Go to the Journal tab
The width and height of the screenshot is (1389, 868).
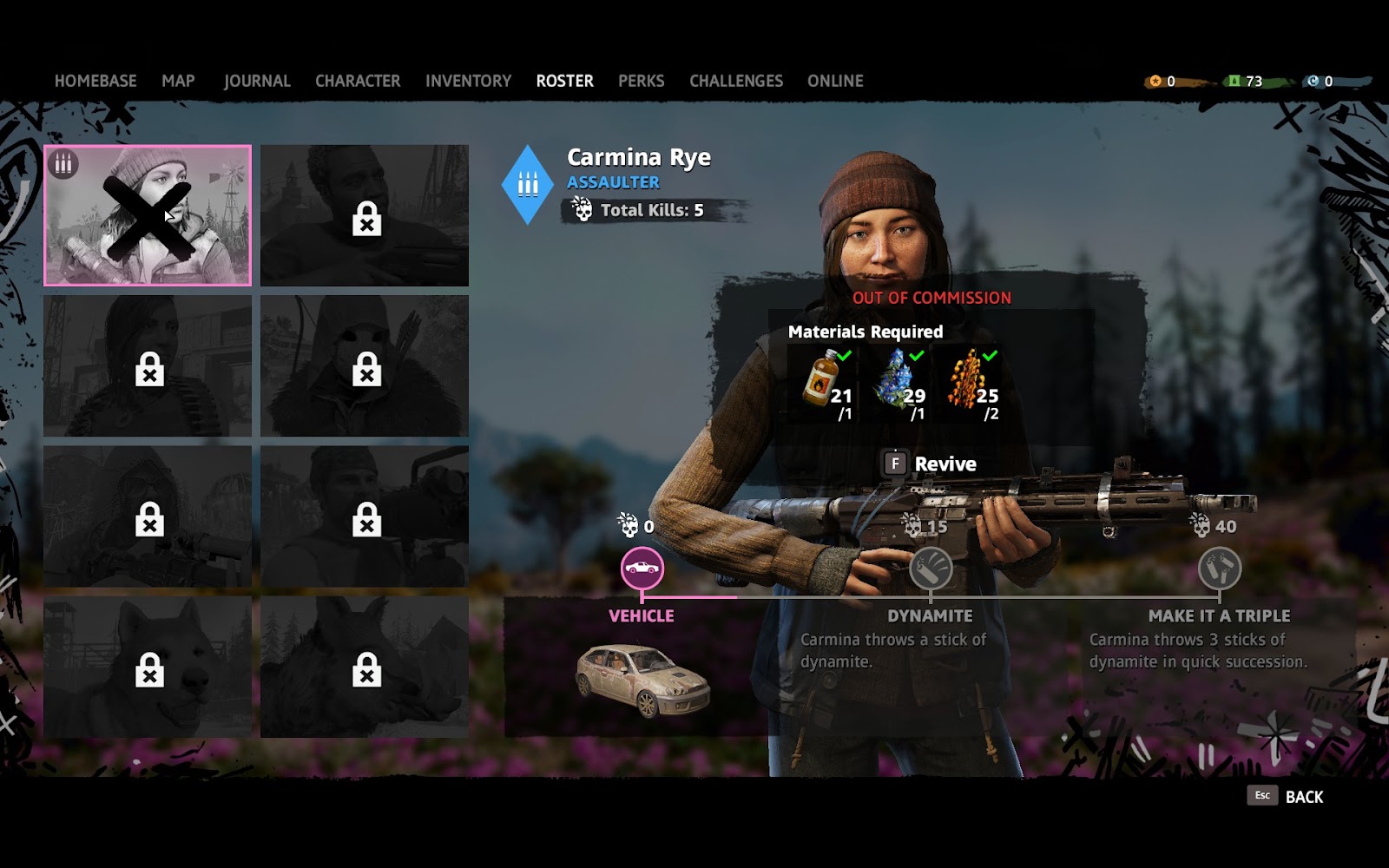pos(257,81)
